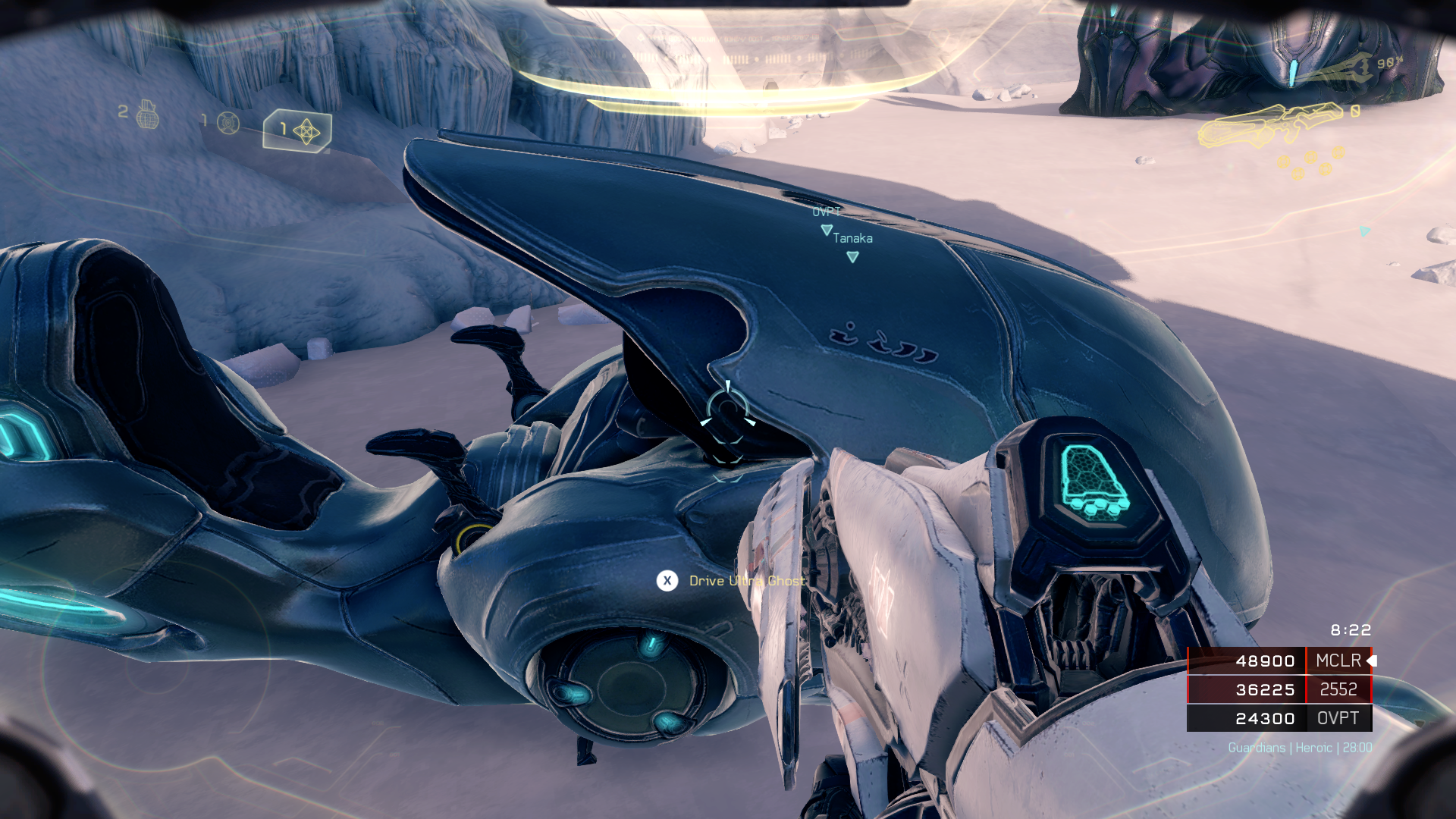Select the 2552 player score row
This screenshot has height=819, width=1456.
click(1279, 689)
